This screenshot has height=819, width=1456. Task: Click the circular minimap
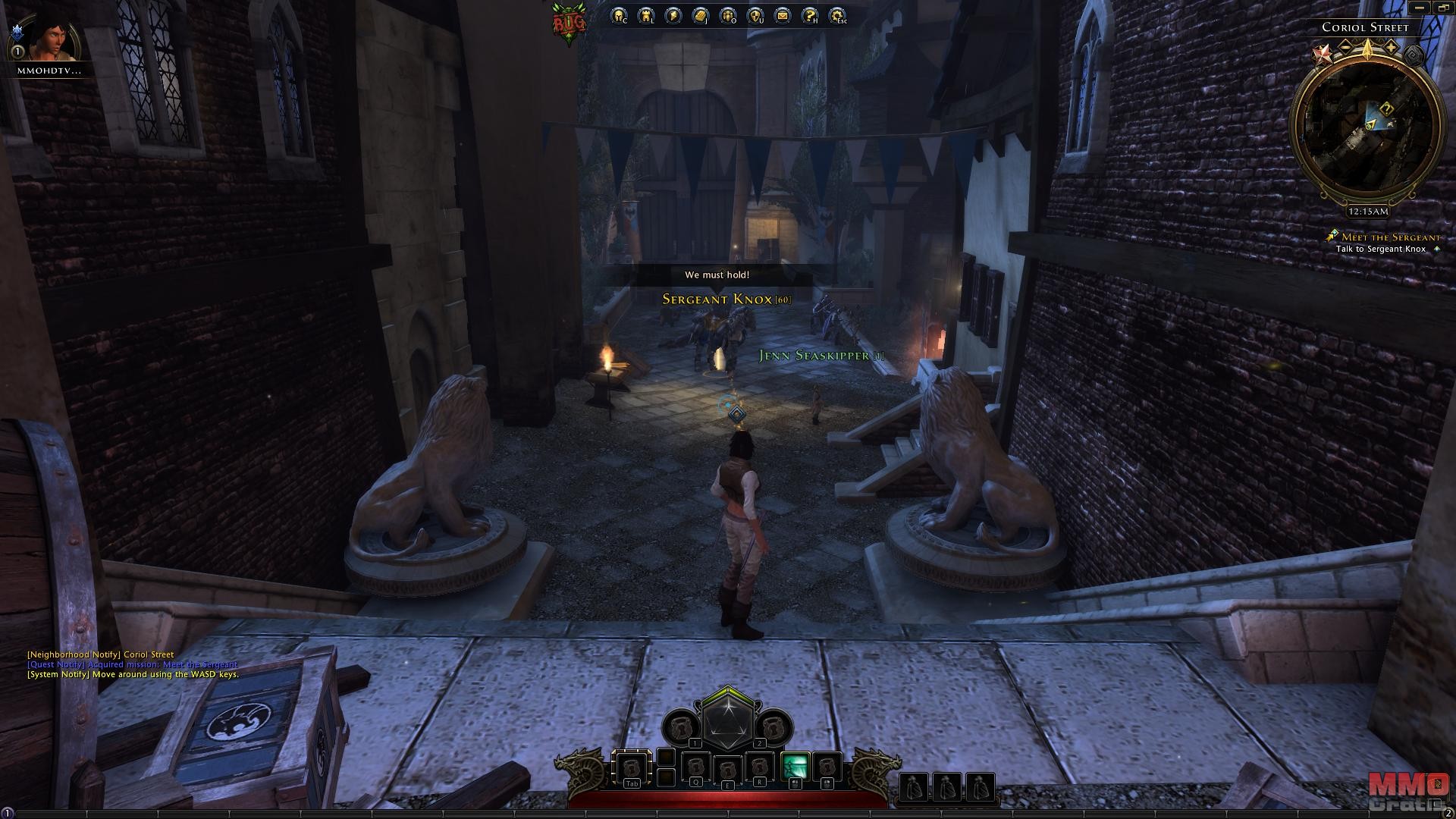point(1367,129)
